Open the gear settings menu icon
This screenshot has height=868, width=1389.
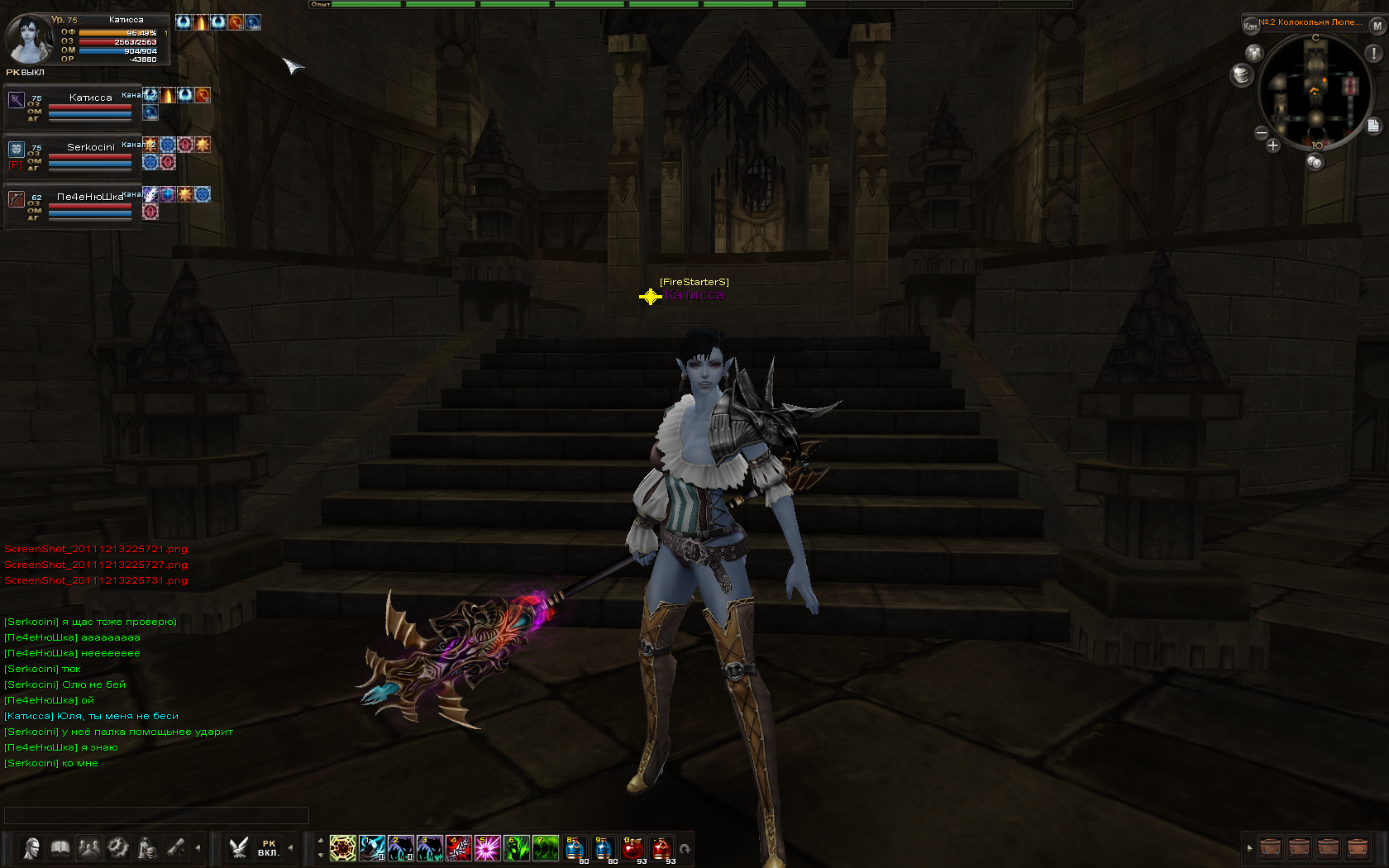tap(118, 848)
